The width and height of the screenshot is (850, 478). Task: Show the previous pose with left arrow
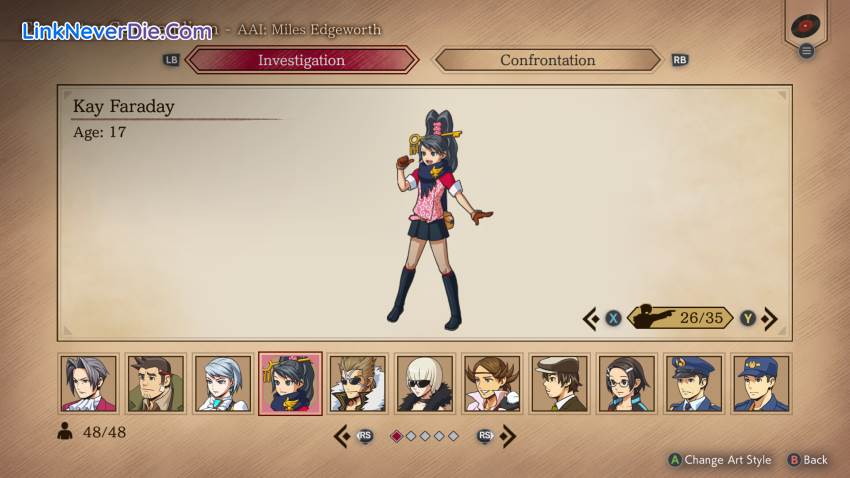coord(591,318)
